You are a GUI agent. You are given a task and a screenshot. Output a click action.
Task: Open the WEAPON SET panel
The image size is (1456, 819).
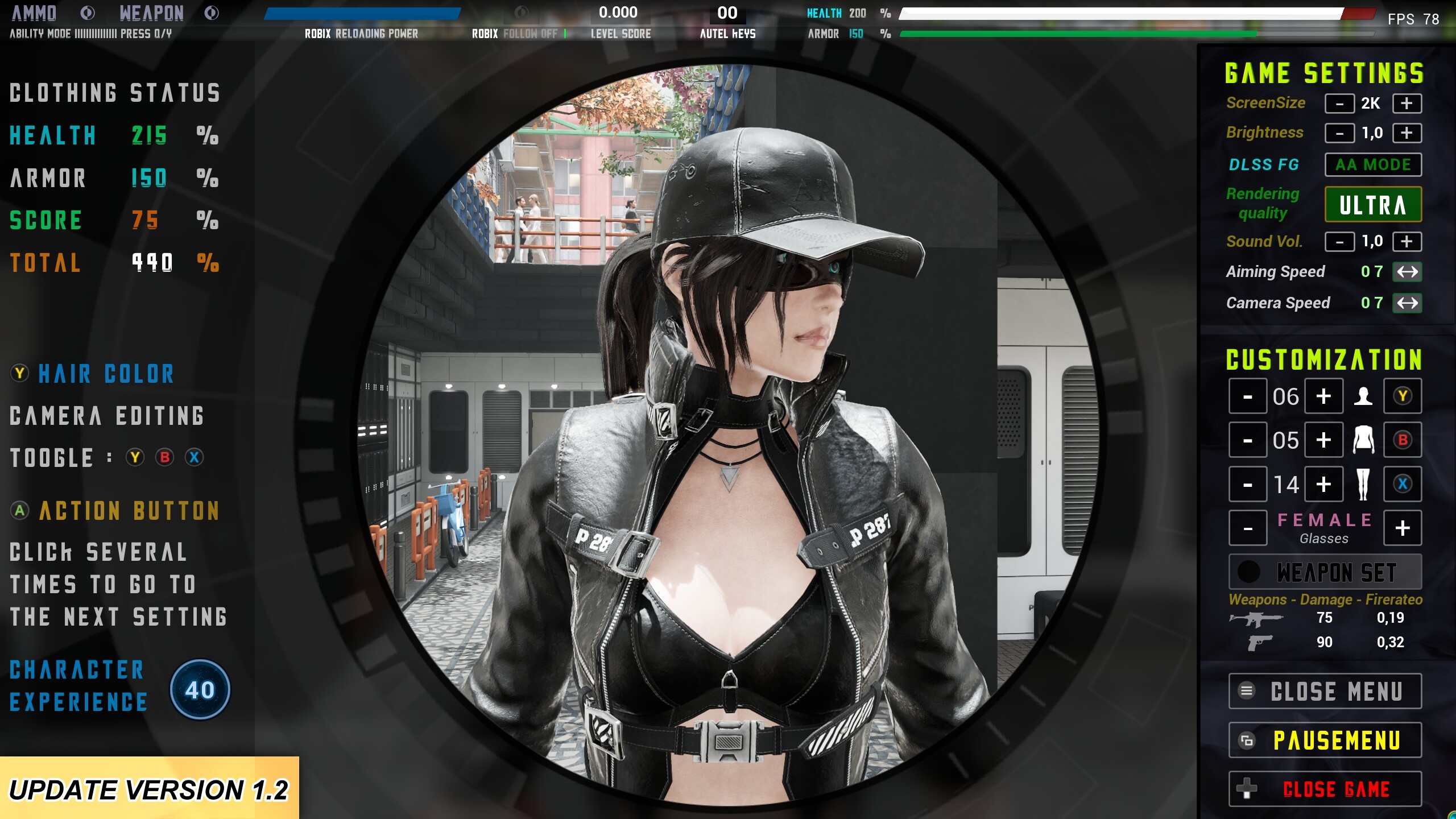click(1324, 572)
